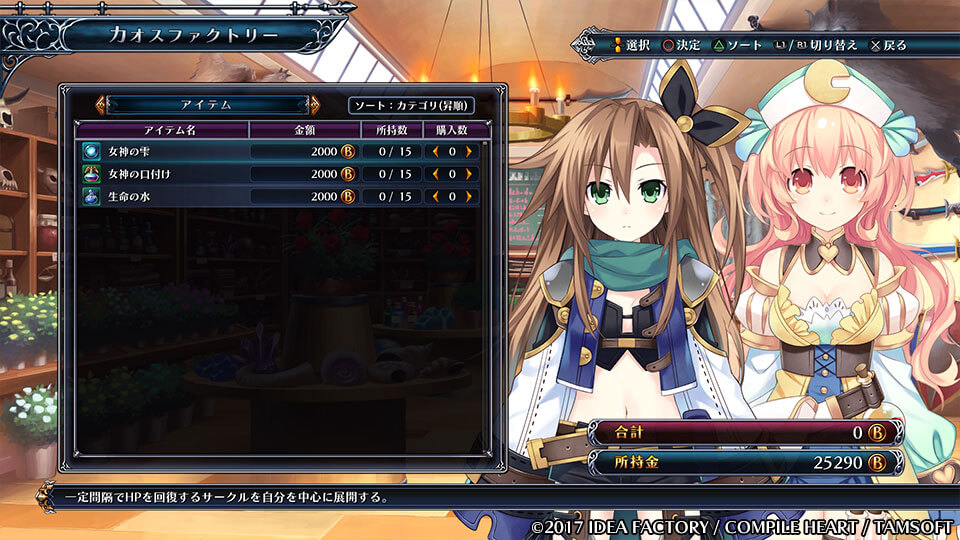This screenshot has width=960, height=540.
Task: Click the 生命の水 potion bottle icon
Action: point(91,196)
